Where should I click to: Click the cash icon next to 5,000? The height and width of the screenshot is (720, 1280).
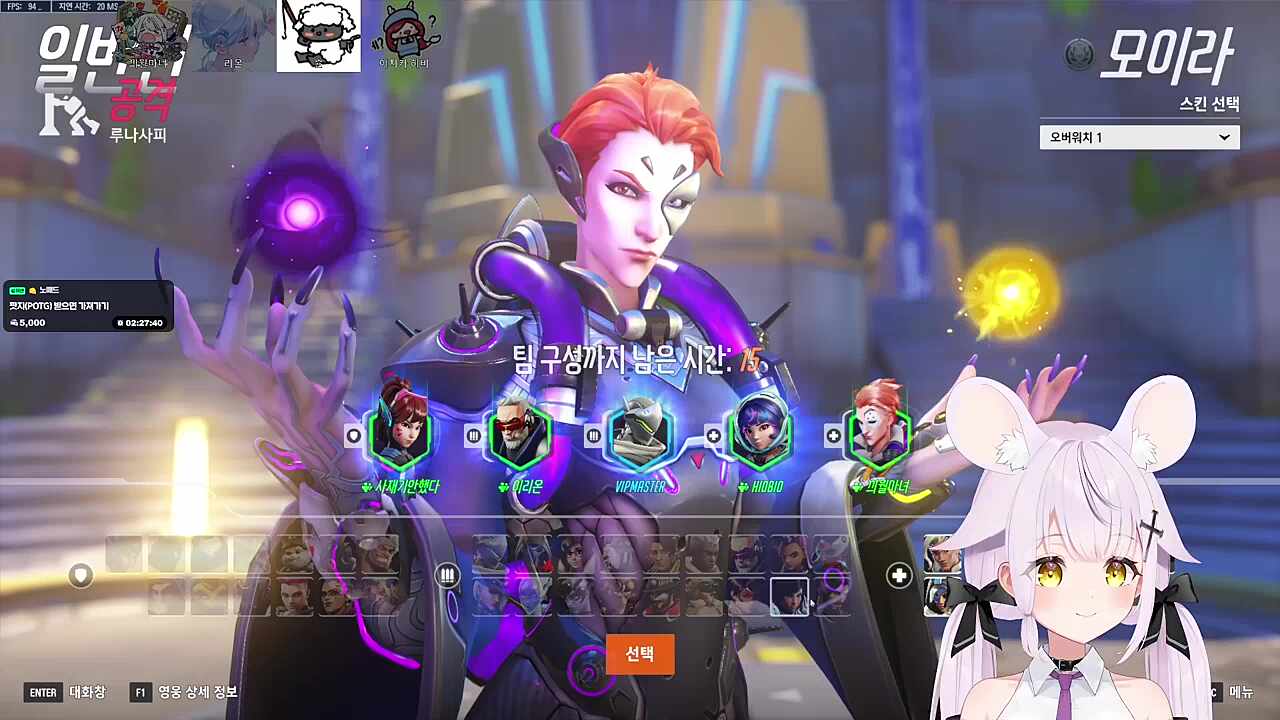[x=13, y=322]
